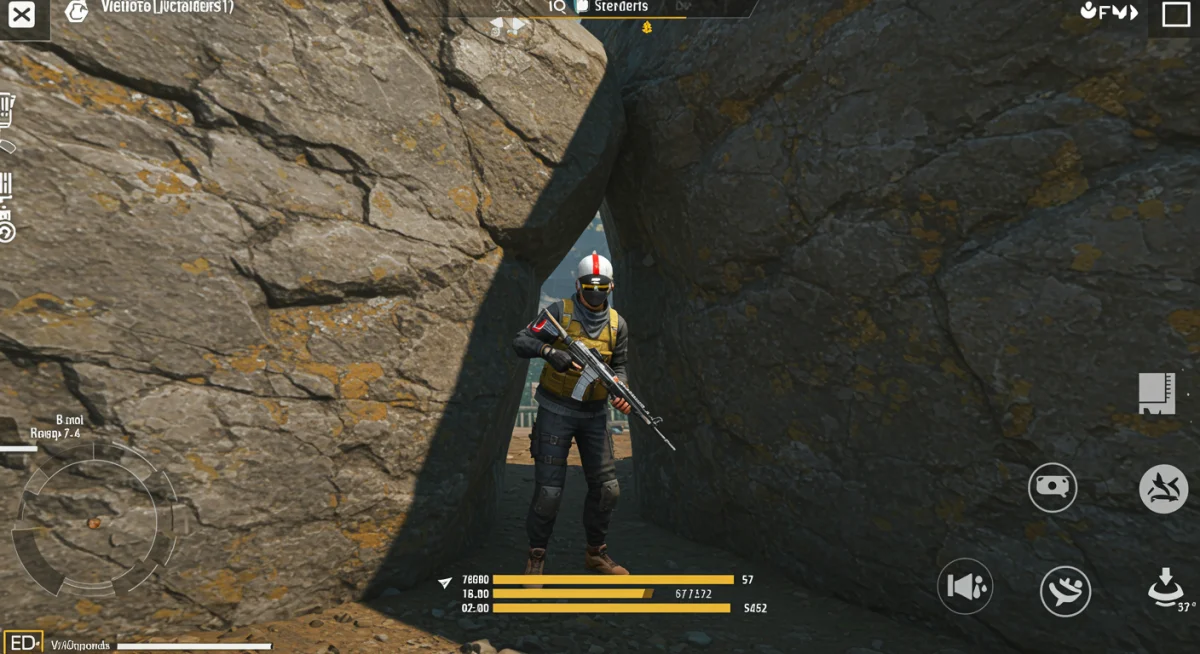Tap the megaphone icon button
This screenshot has height=654, width=1200.
tap(965, 586)
